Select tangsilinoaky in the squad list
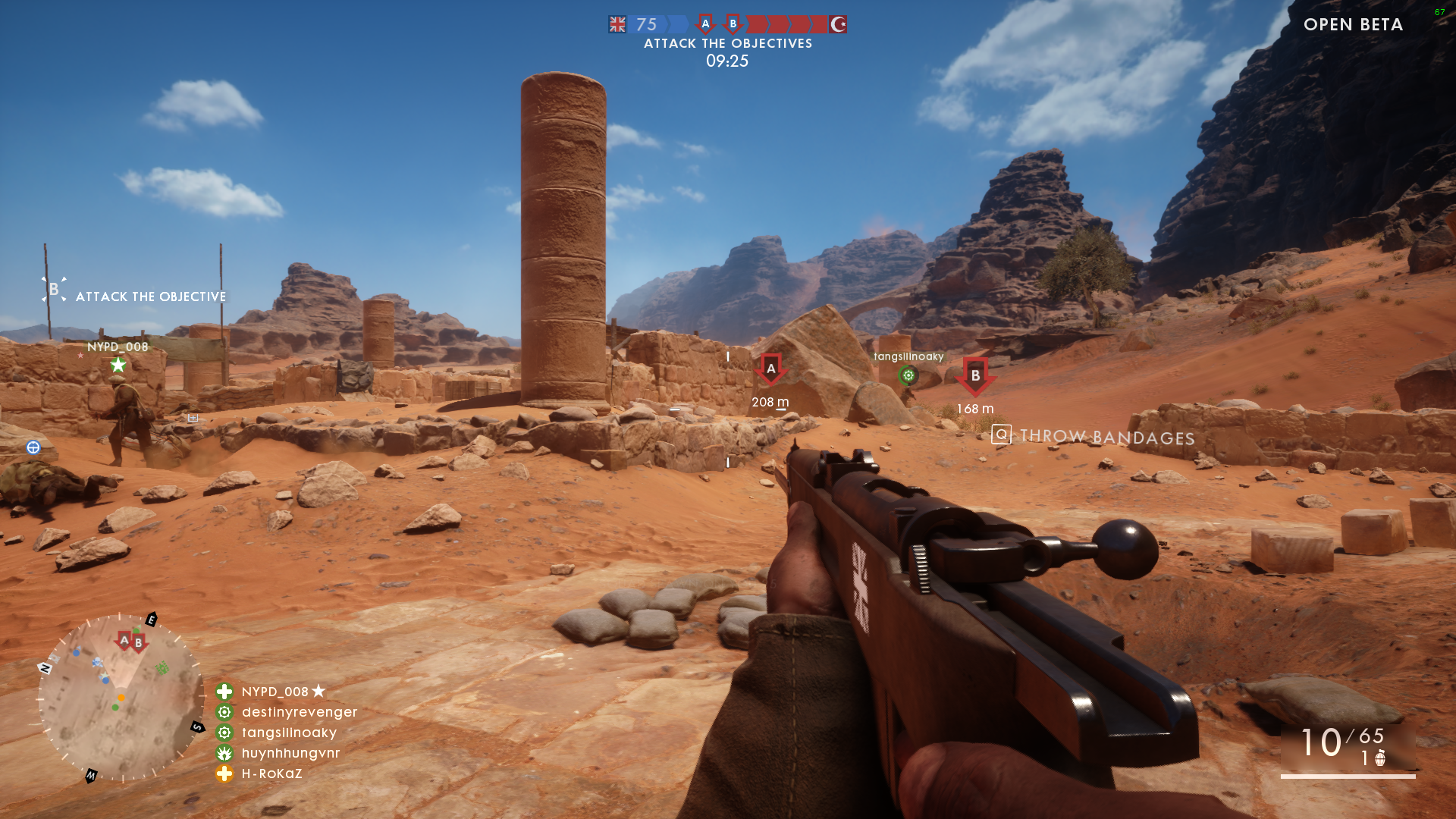The height and width of the screenshot is (819, 1456). tap(289, 733)
